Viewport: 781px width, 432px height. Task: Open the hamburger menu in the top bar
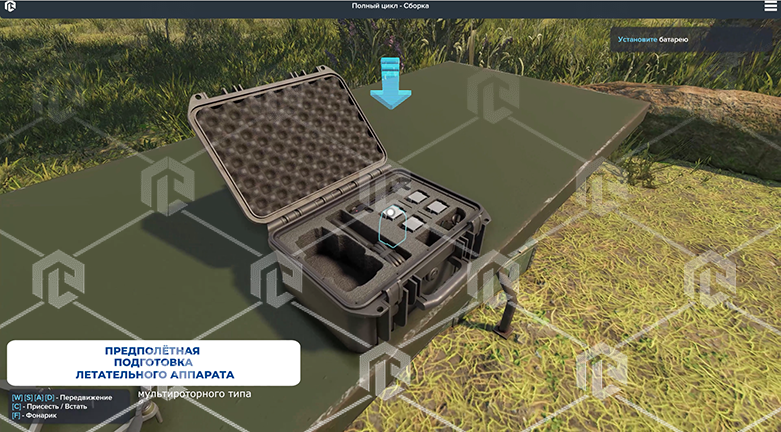pyautogui.click(x=771, y=6)
